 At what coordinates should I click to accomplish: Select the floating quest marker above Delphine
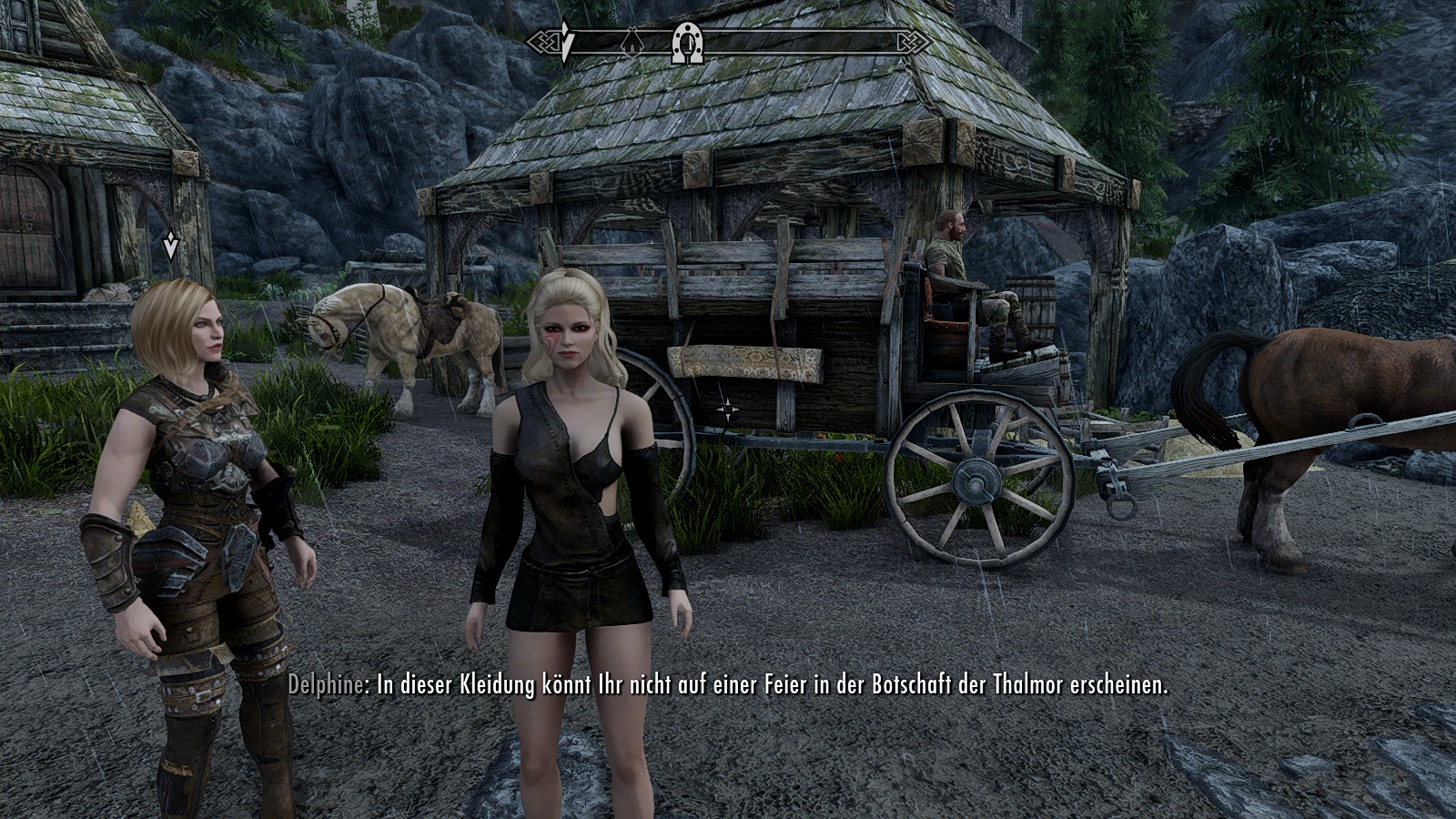(170, 245)
